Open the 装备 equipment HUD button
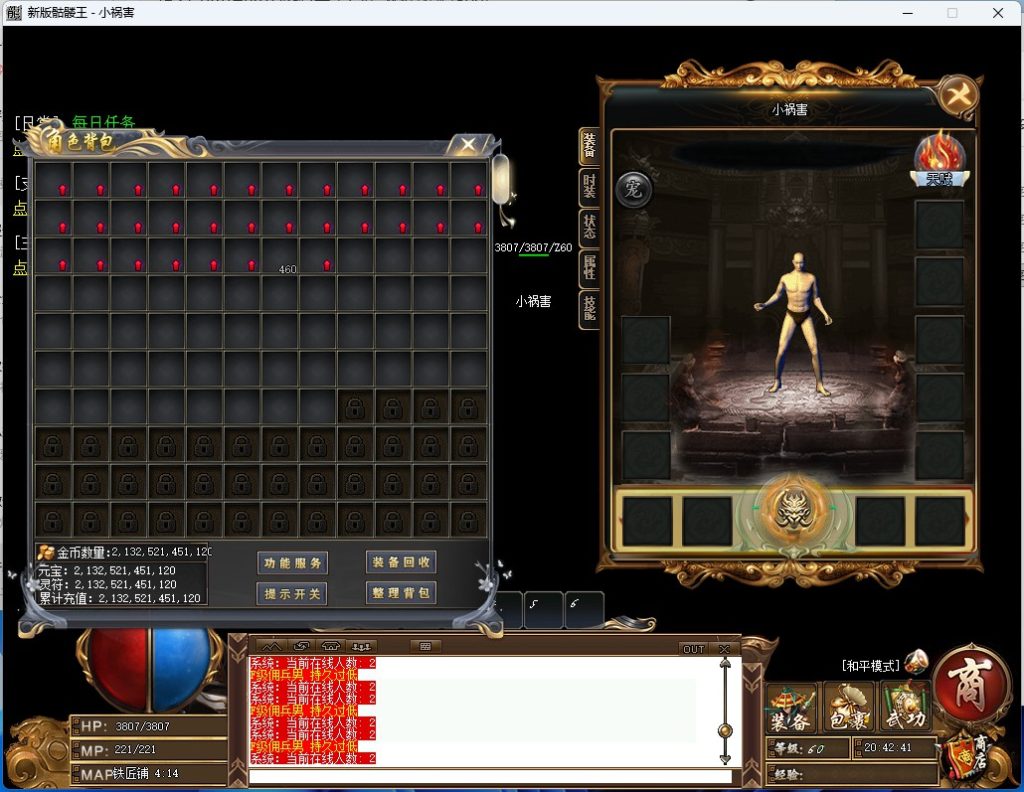Viewport: 1024px width, 792px height. coord(791,709)
